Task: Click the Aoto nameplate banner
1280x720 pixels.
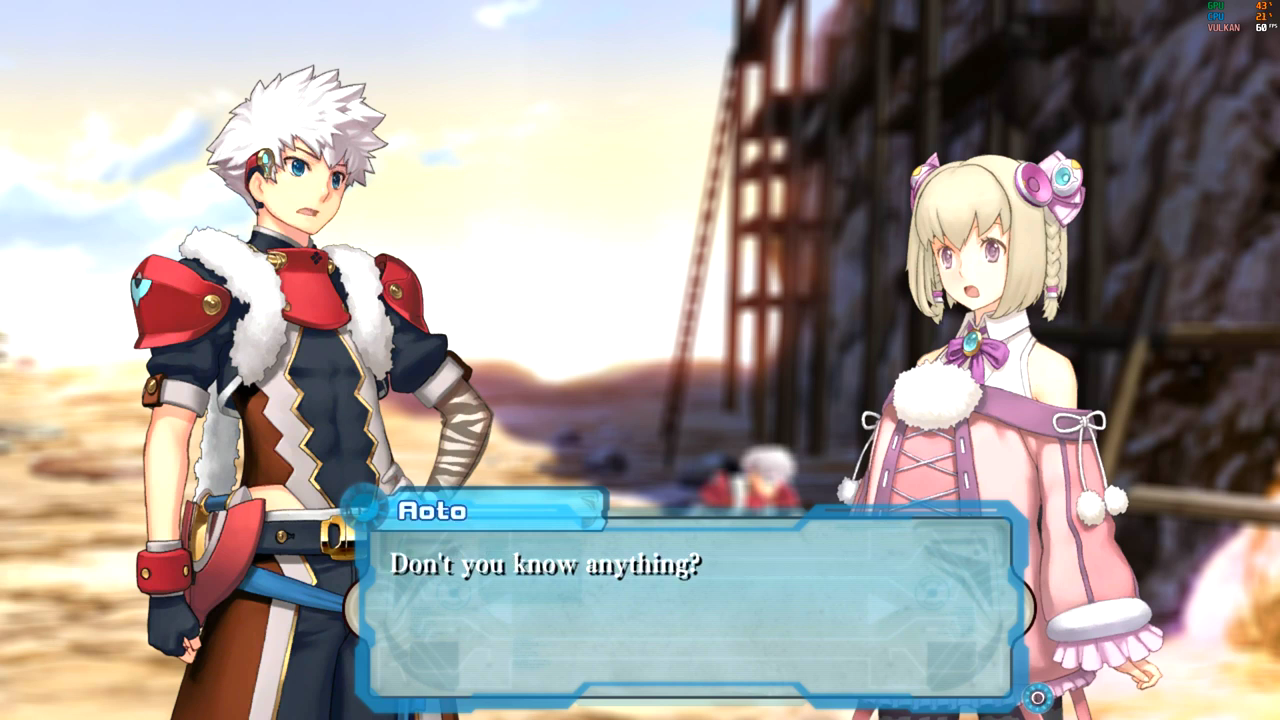Action: pos(480,510)
